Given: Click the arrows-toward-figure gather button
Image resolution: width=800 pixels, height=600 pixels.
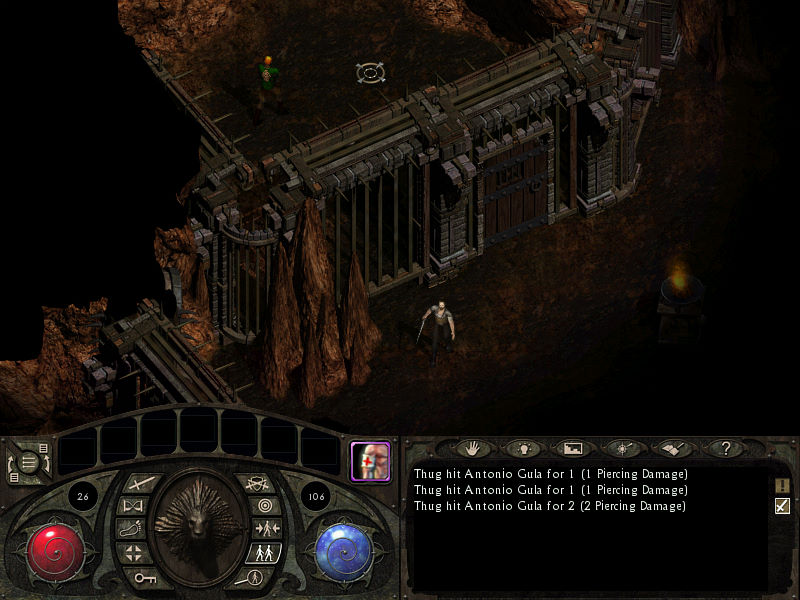Looking at the screenshot, I should coord(266,529).
